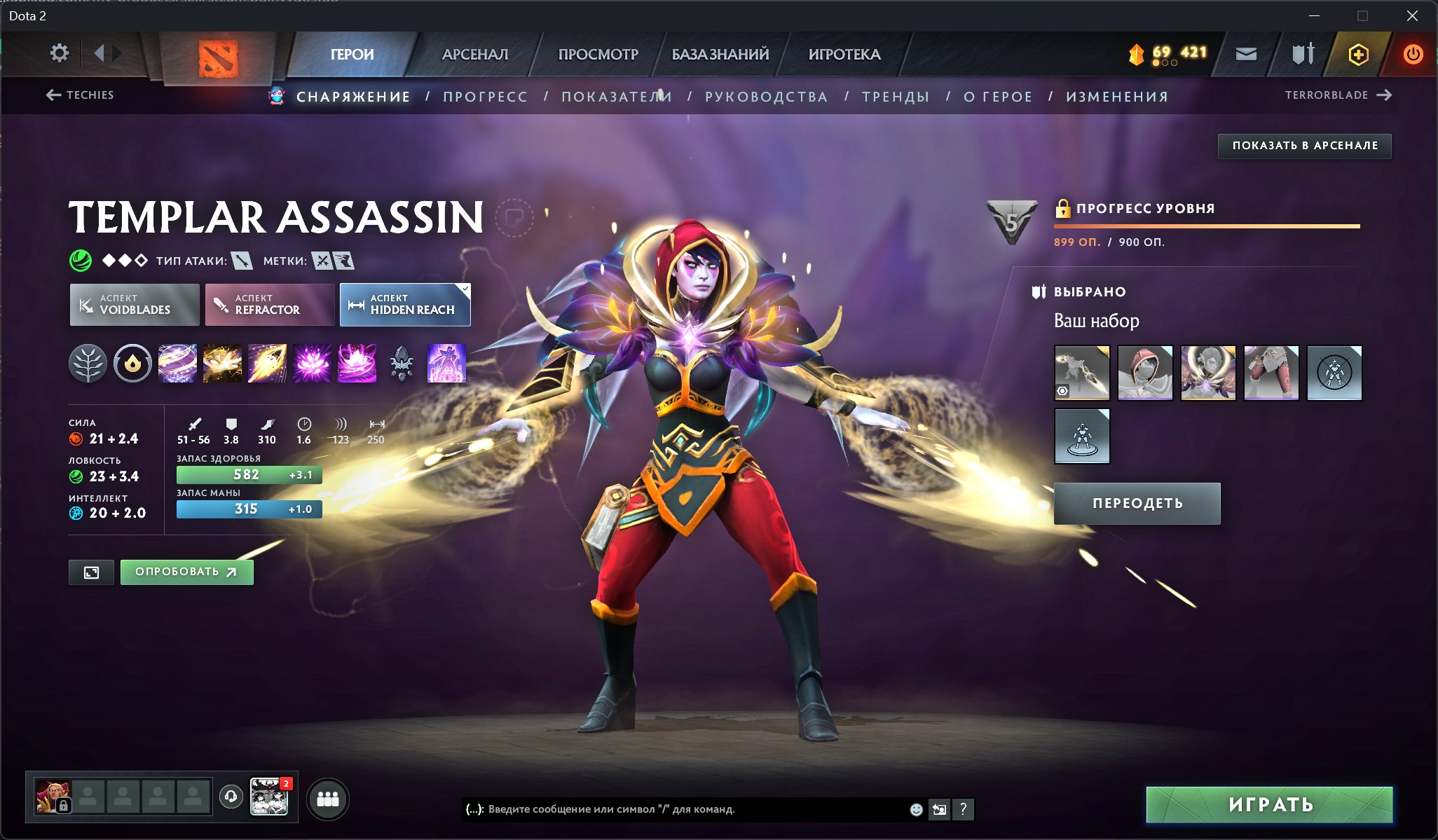
Task: Switch to the АРСЕНАЛ menu
Action: [474, 54]
